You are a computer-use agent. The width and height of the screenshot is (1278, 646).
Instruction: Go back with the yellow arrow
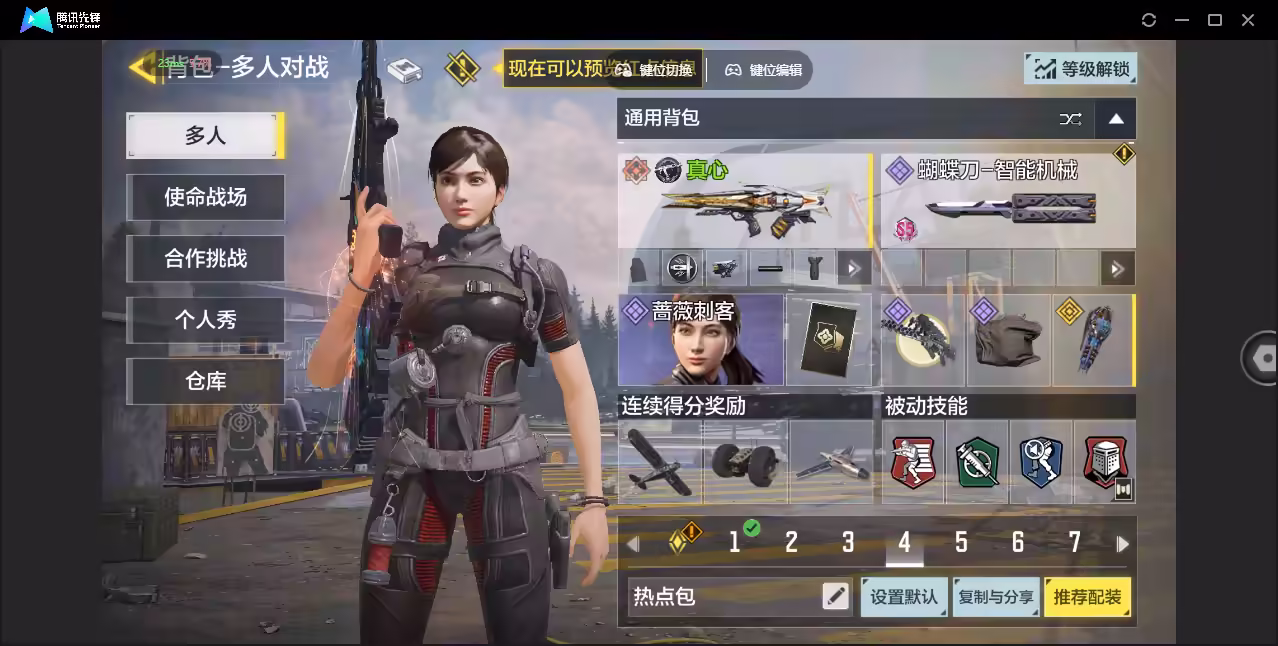point(142,68)
